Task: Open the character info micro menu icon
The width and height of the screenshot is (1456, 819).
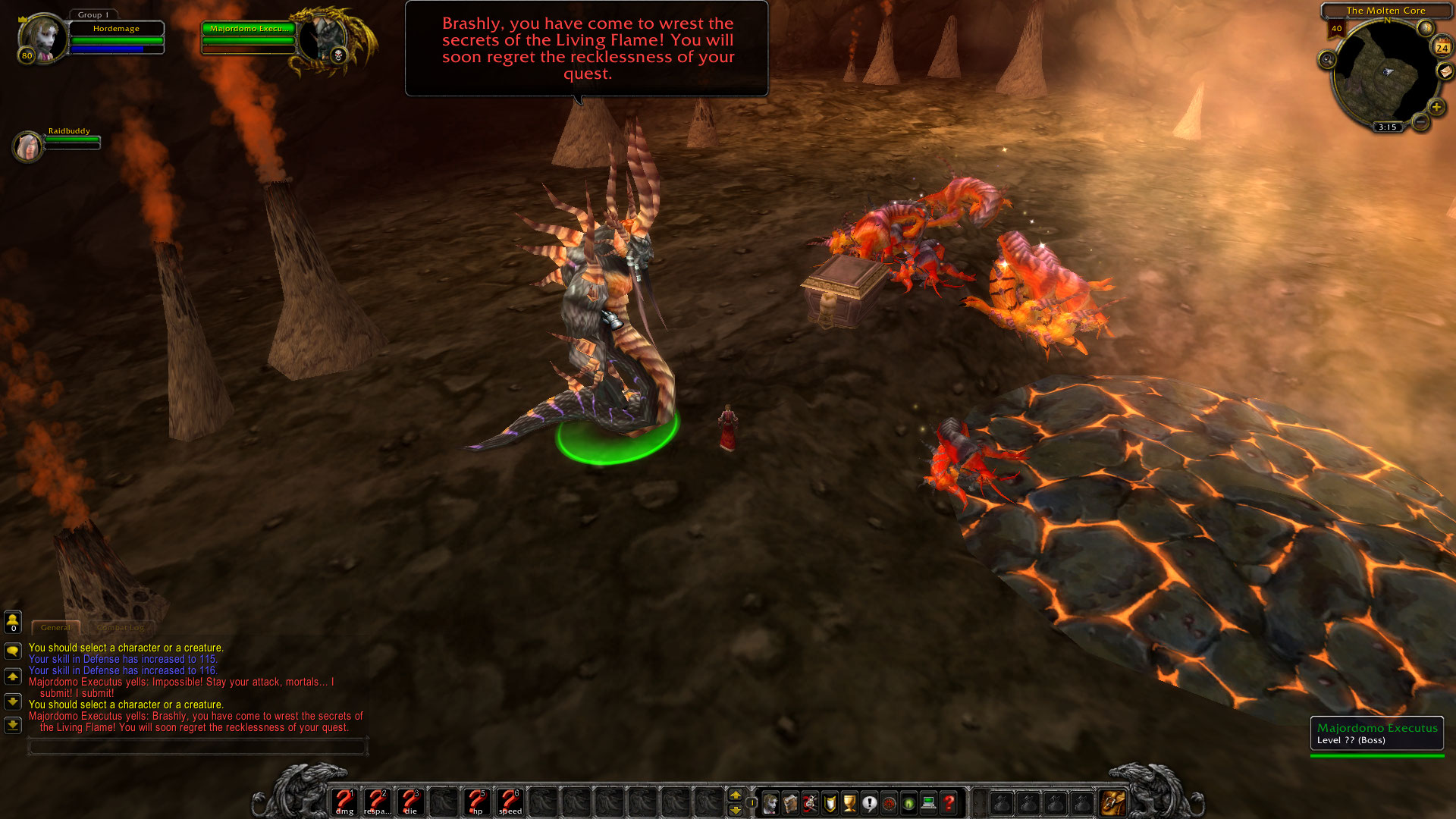Action: click(770, 802)
